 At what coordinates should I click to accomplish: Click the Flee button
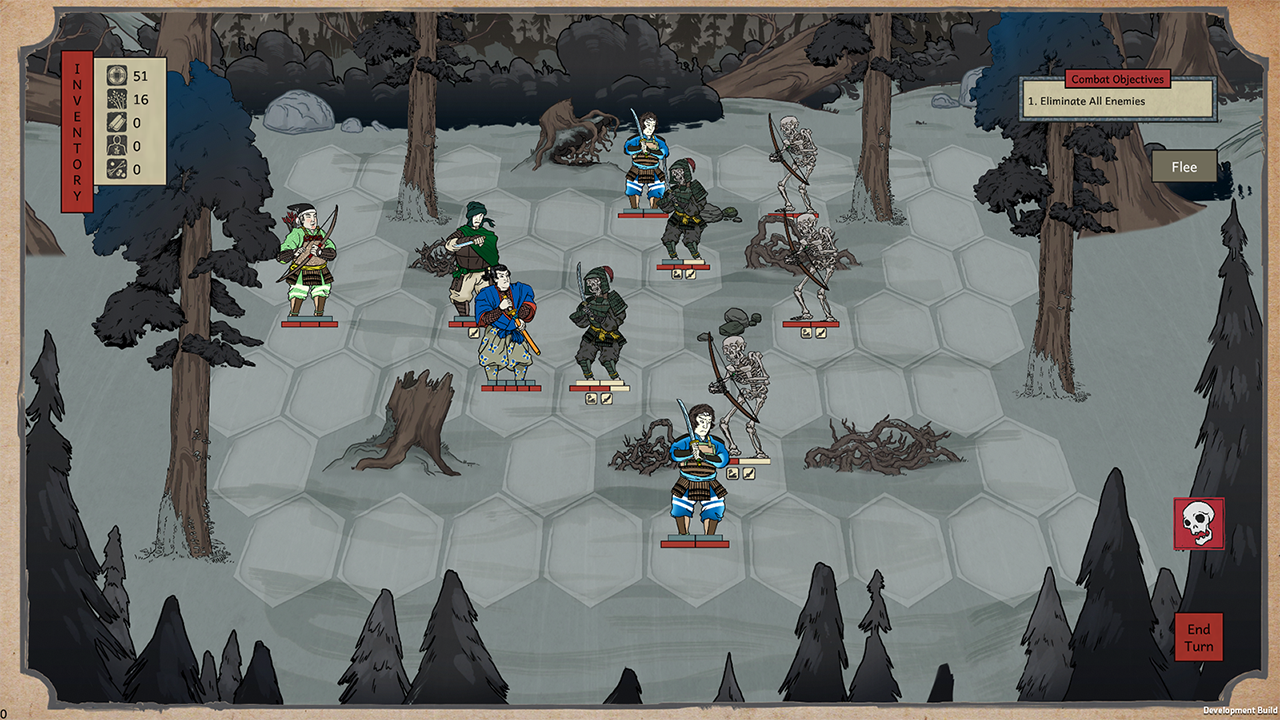click(1184, 167)
